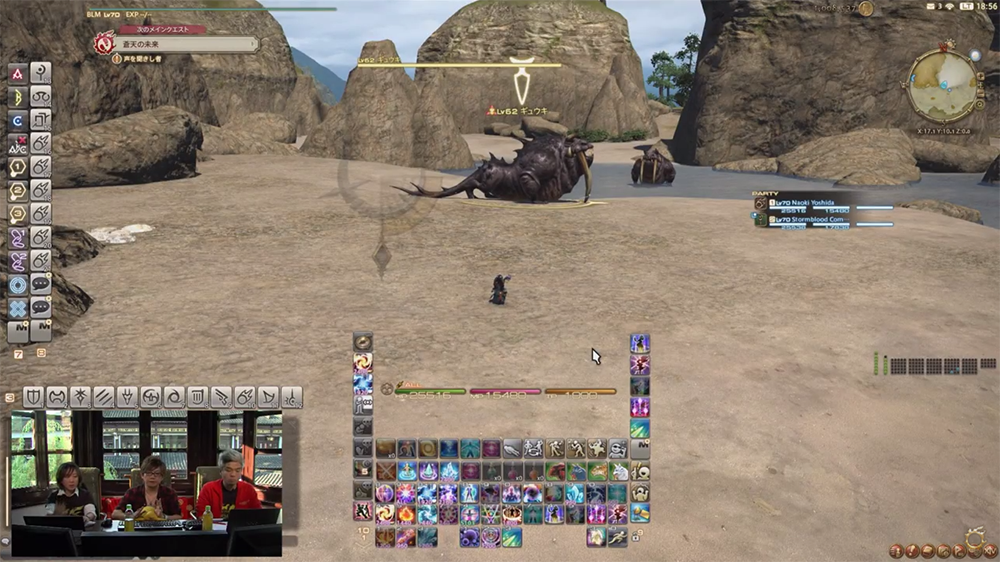Viewport: 1000px width, 562px height.
Task: Click the gil coin currency icon
Action: [866, 8]
